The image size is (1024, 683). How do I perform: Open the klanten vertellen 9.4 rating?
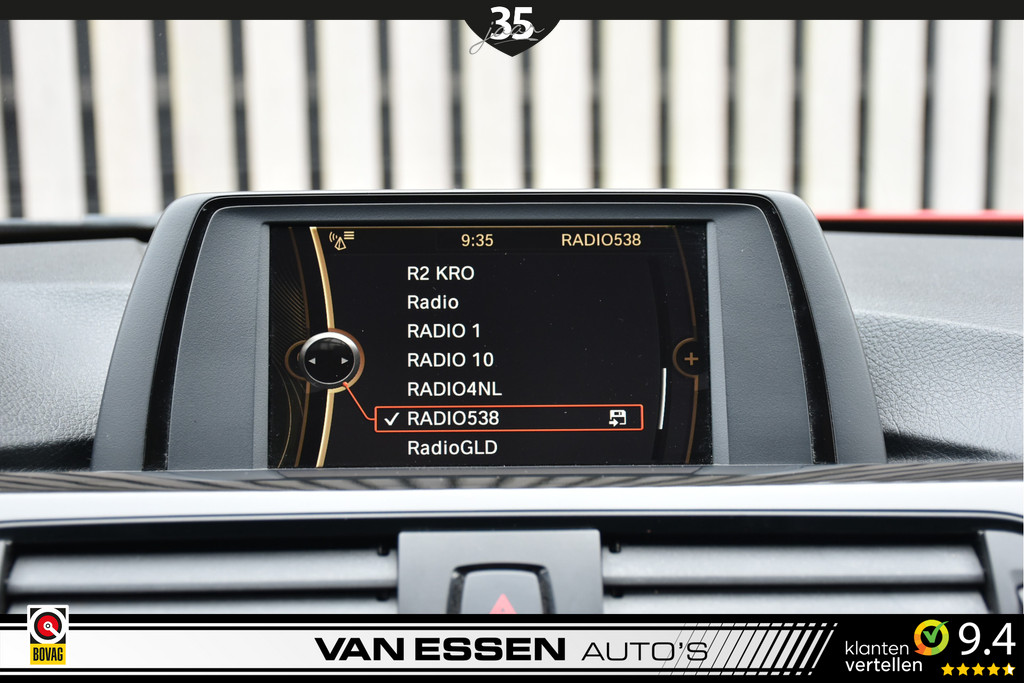click(929, 646)
